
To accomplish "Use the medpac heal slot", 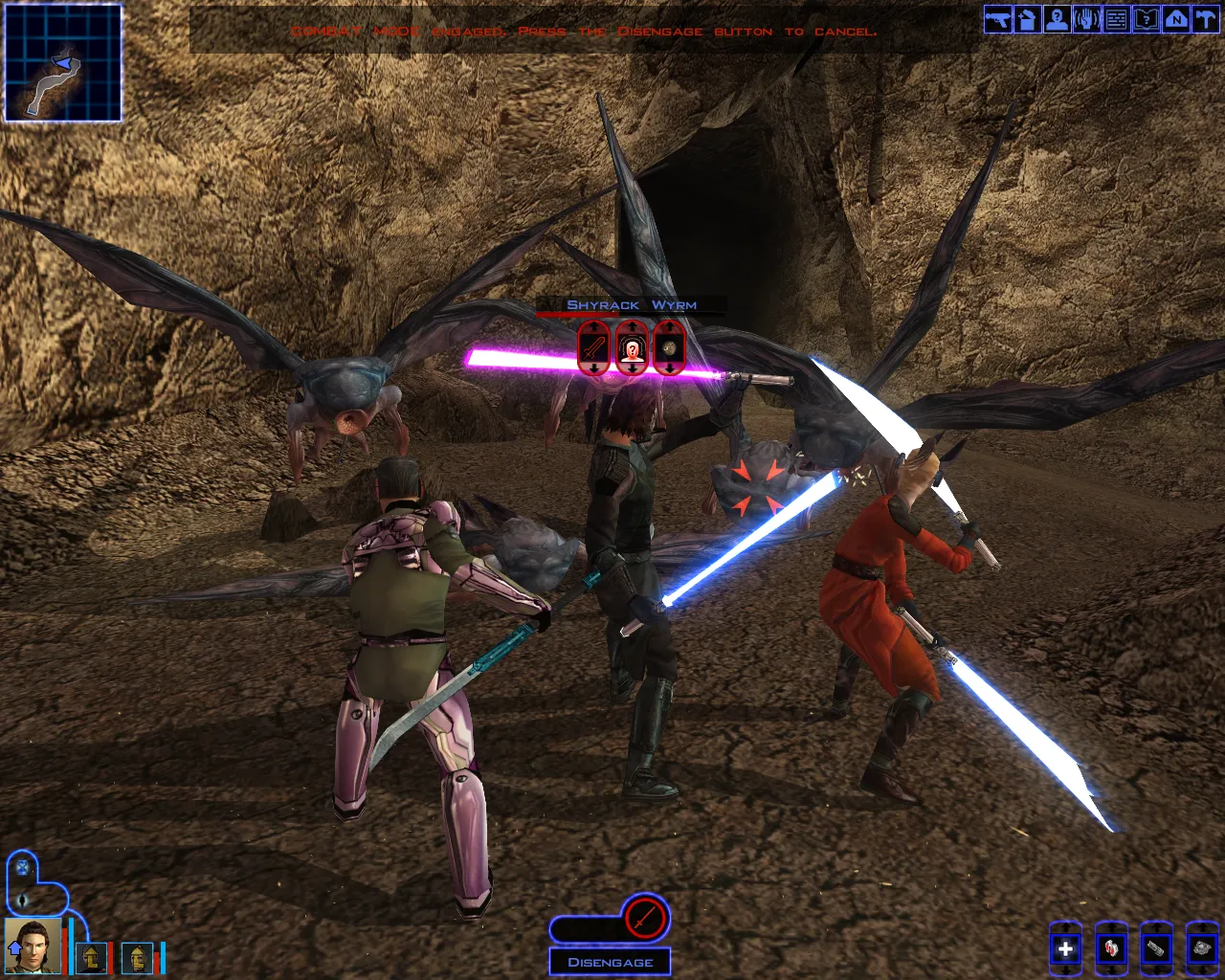I will point(1065,948).
